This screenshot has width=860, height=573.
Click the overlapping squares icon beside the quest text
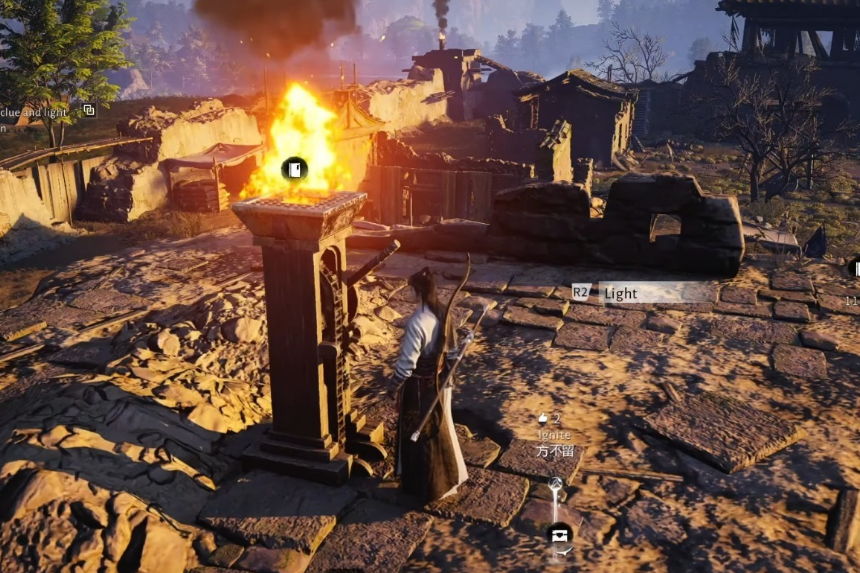point(89,110)
